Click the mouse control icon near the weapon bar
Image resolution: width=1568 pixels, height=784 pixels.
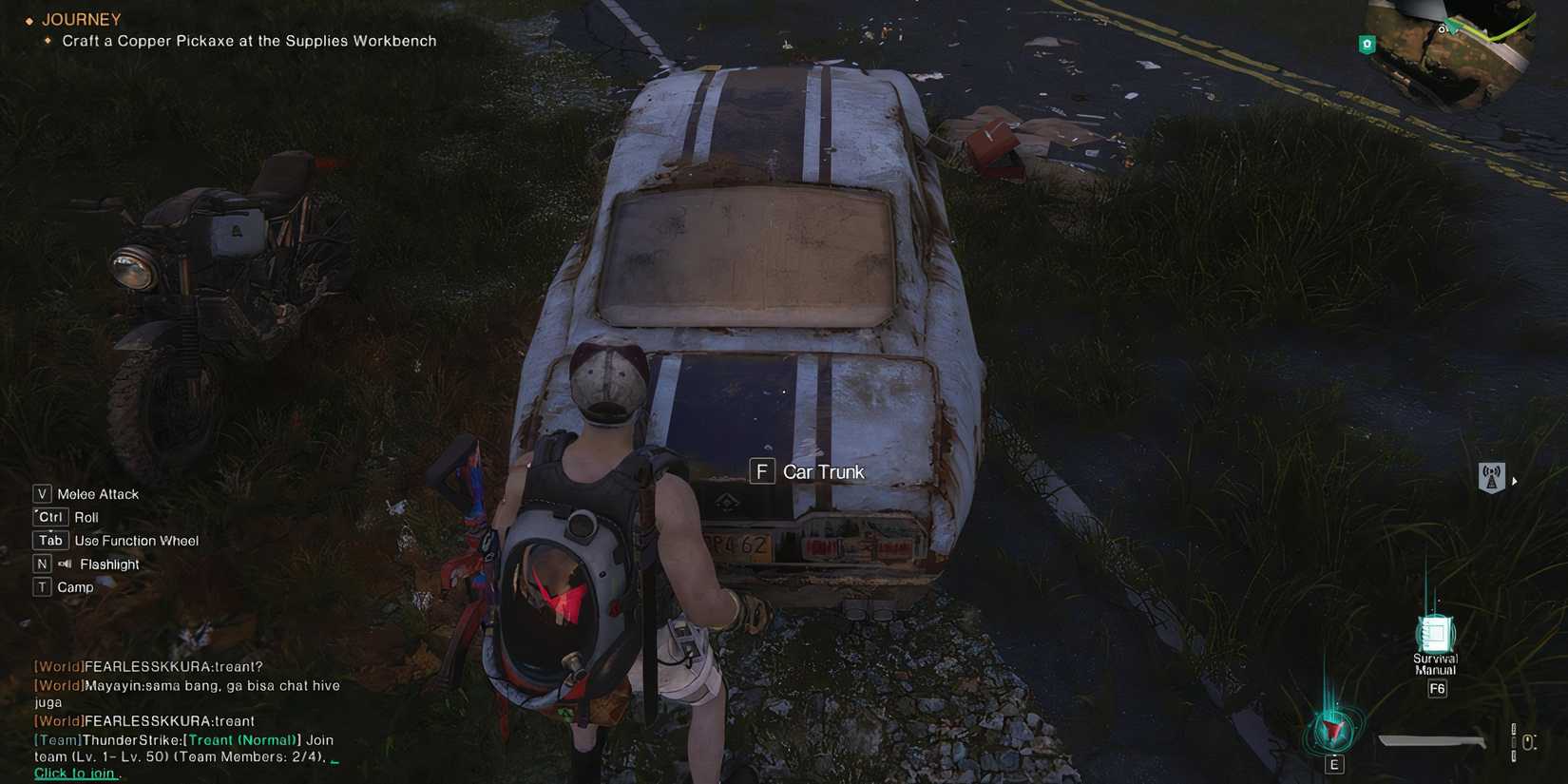click(1529, 739)
